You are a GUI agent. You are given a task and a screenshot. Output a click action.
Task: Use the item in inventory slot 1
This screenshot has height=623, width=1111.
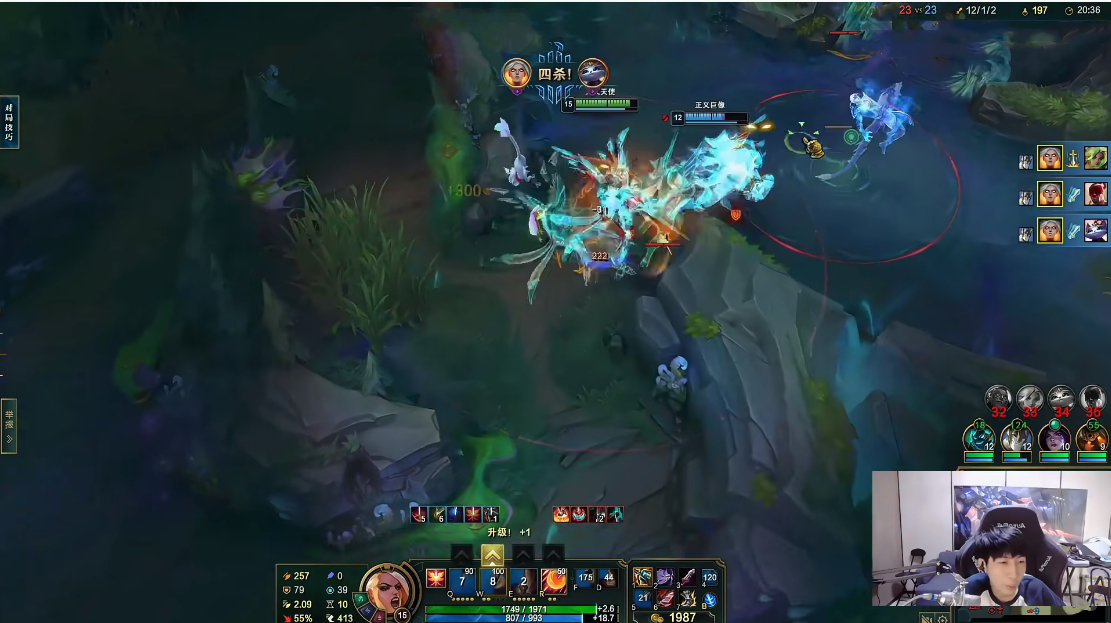(643, 577)
